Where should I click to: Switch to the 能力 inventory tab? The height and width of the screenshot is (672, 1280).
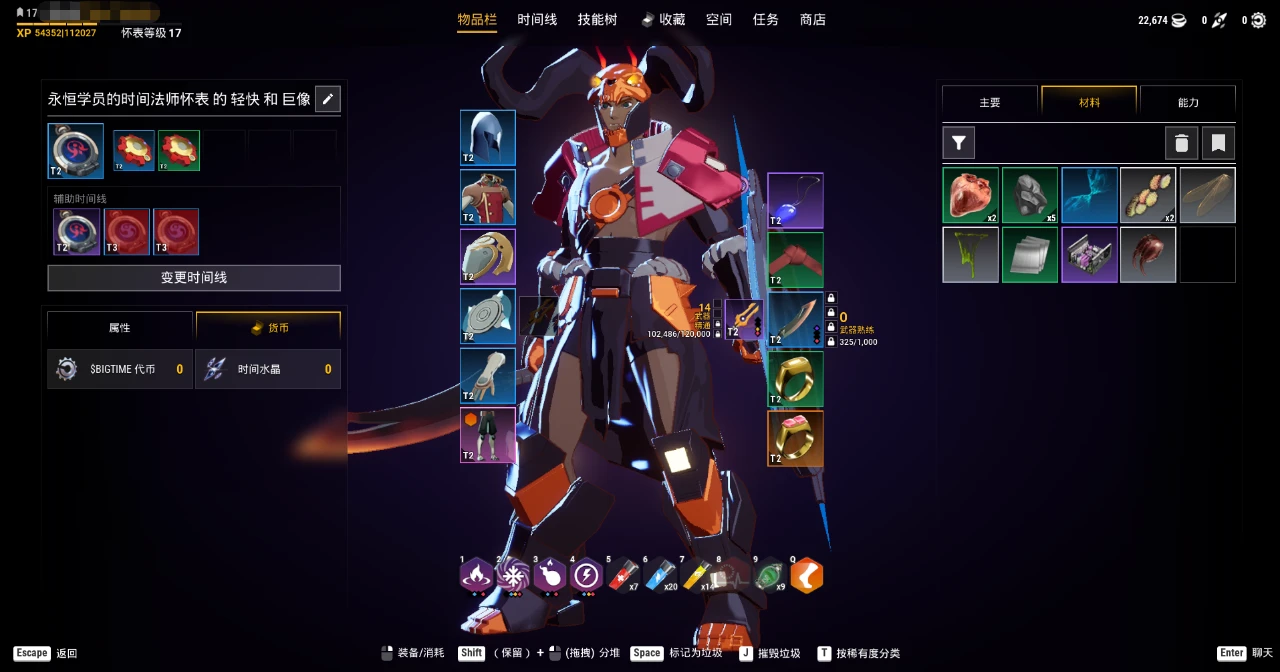(x=1188, y=102)
